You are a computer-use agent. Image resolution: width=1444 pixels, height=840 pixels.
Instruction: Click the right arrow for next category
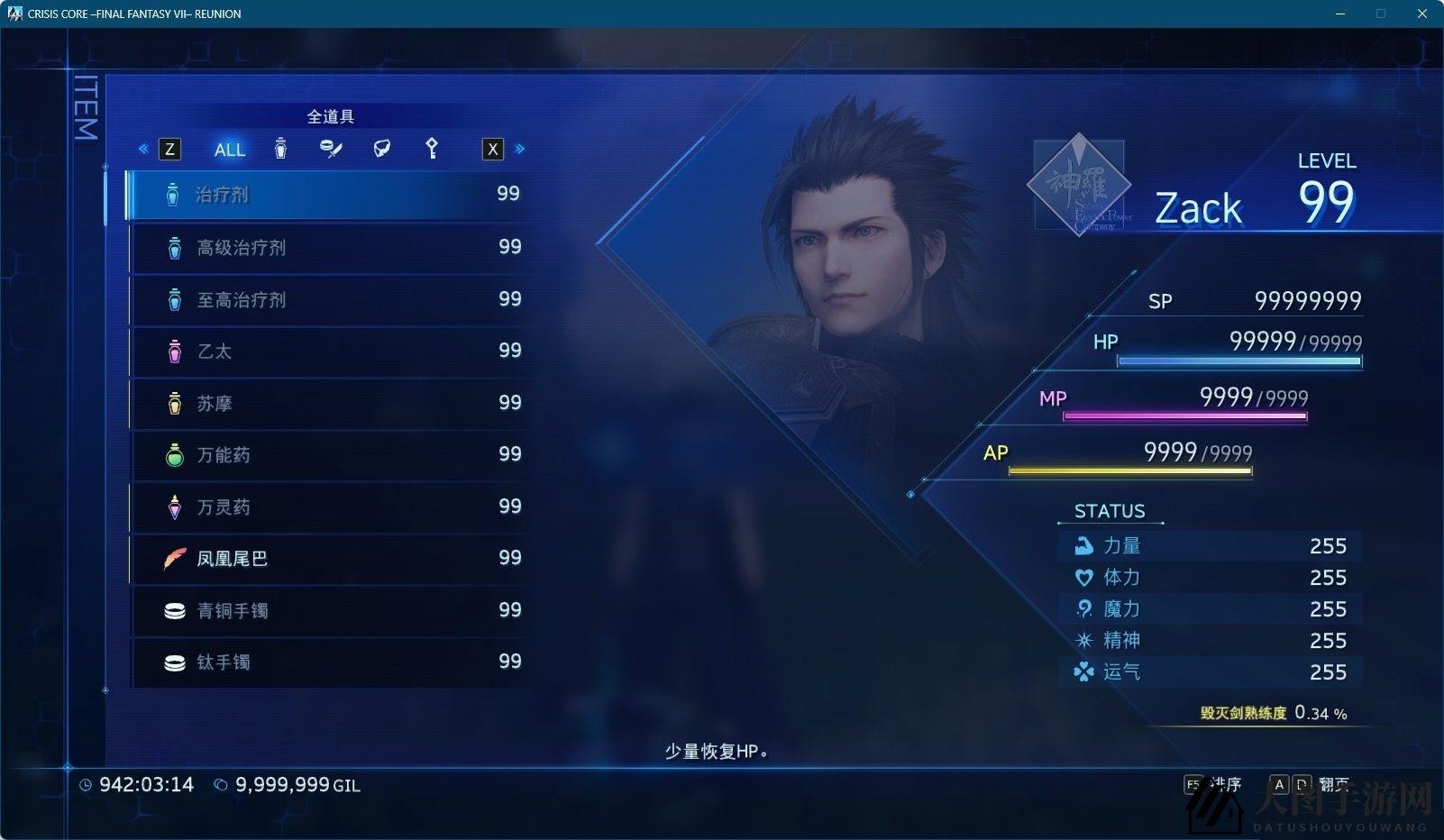(520, 149)
